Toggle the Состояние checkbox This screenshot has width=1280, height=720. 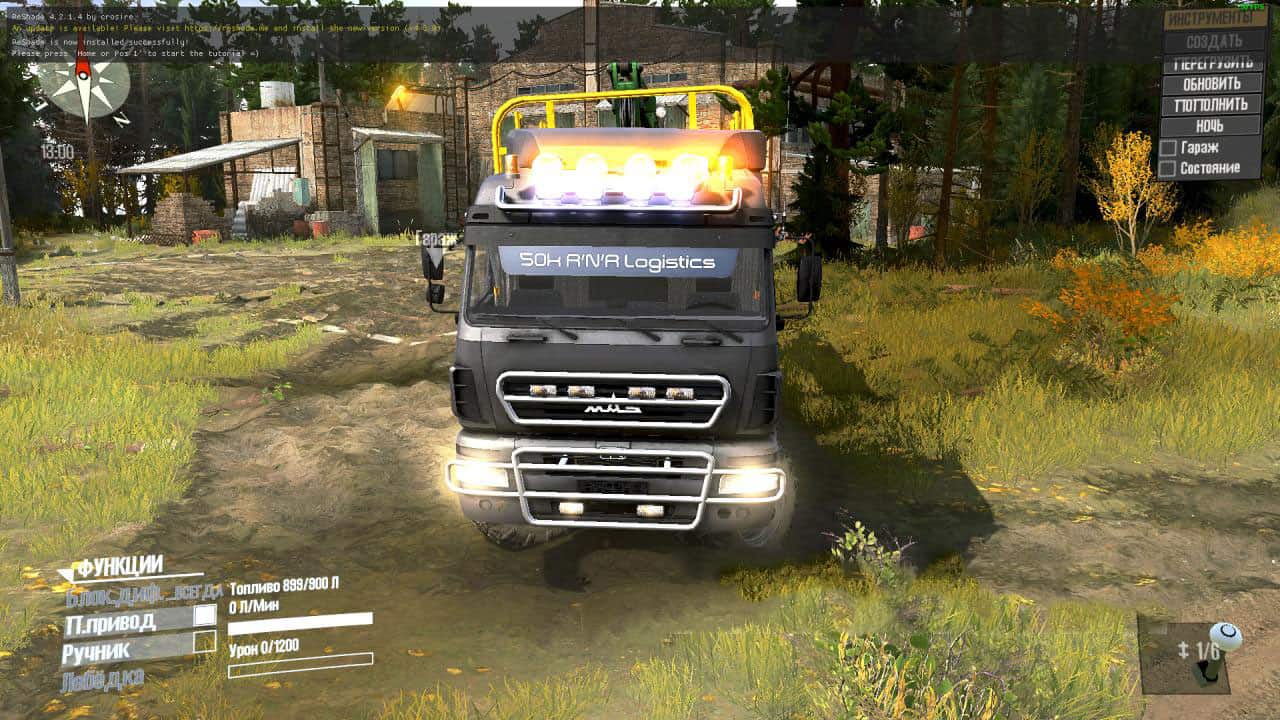click(1167, 169)
